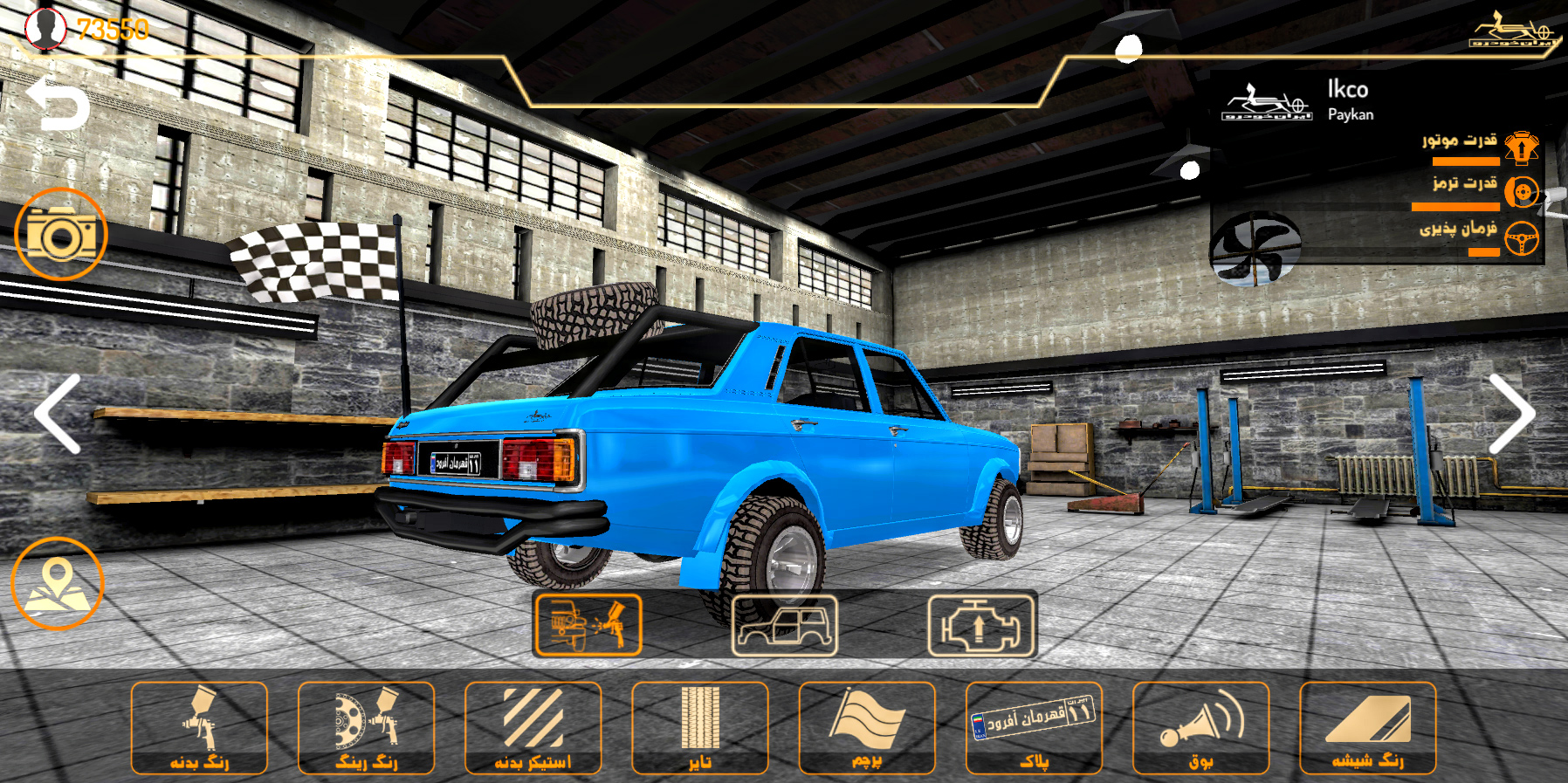Open body paint color option
This screenshot has height=783, width=1568.
click(x=199, y=728)
